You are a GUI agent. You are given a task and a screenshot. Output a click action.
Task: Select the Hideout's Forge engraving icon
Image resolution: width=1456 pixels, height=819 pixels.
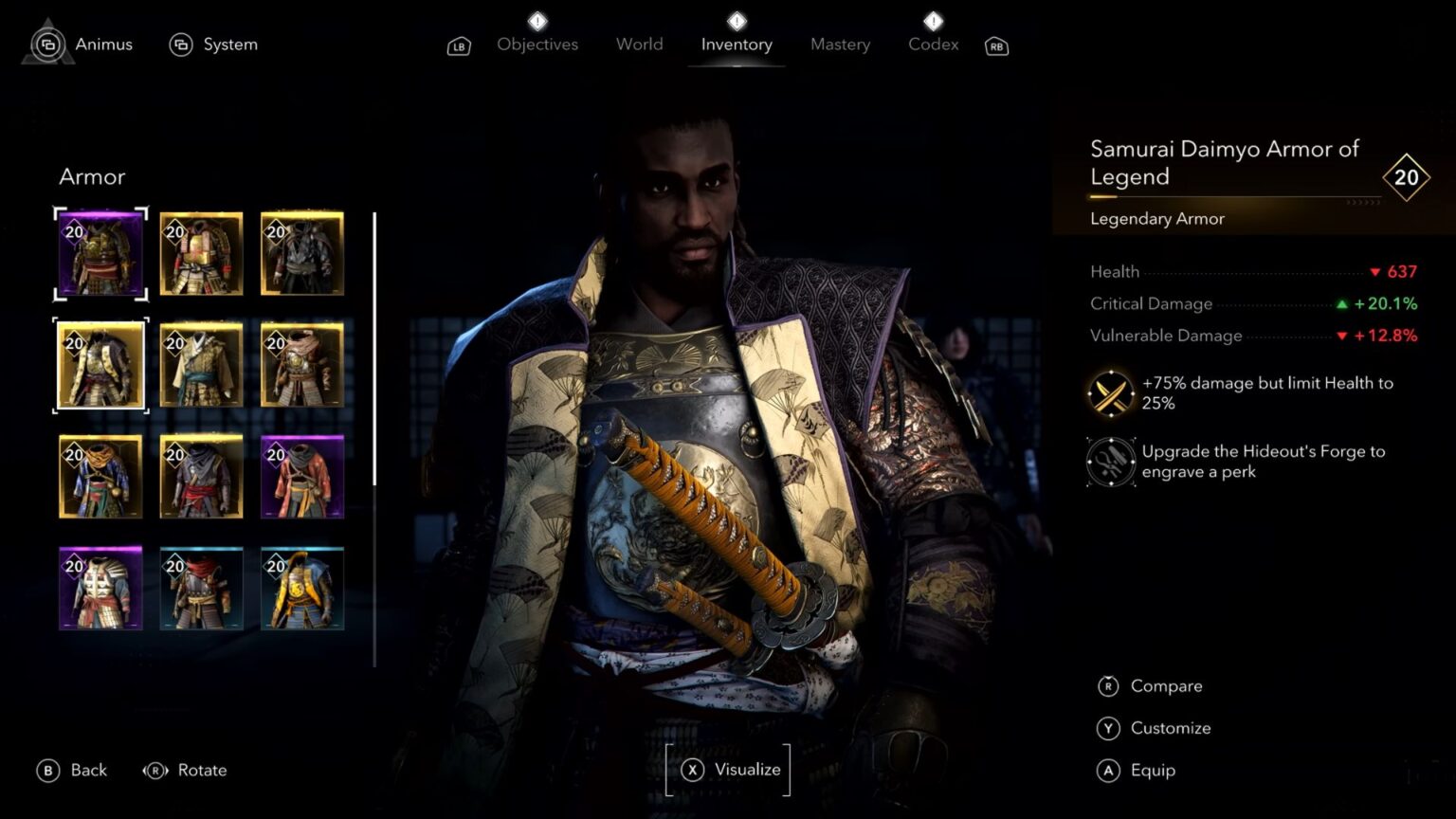pos(1109,462)
